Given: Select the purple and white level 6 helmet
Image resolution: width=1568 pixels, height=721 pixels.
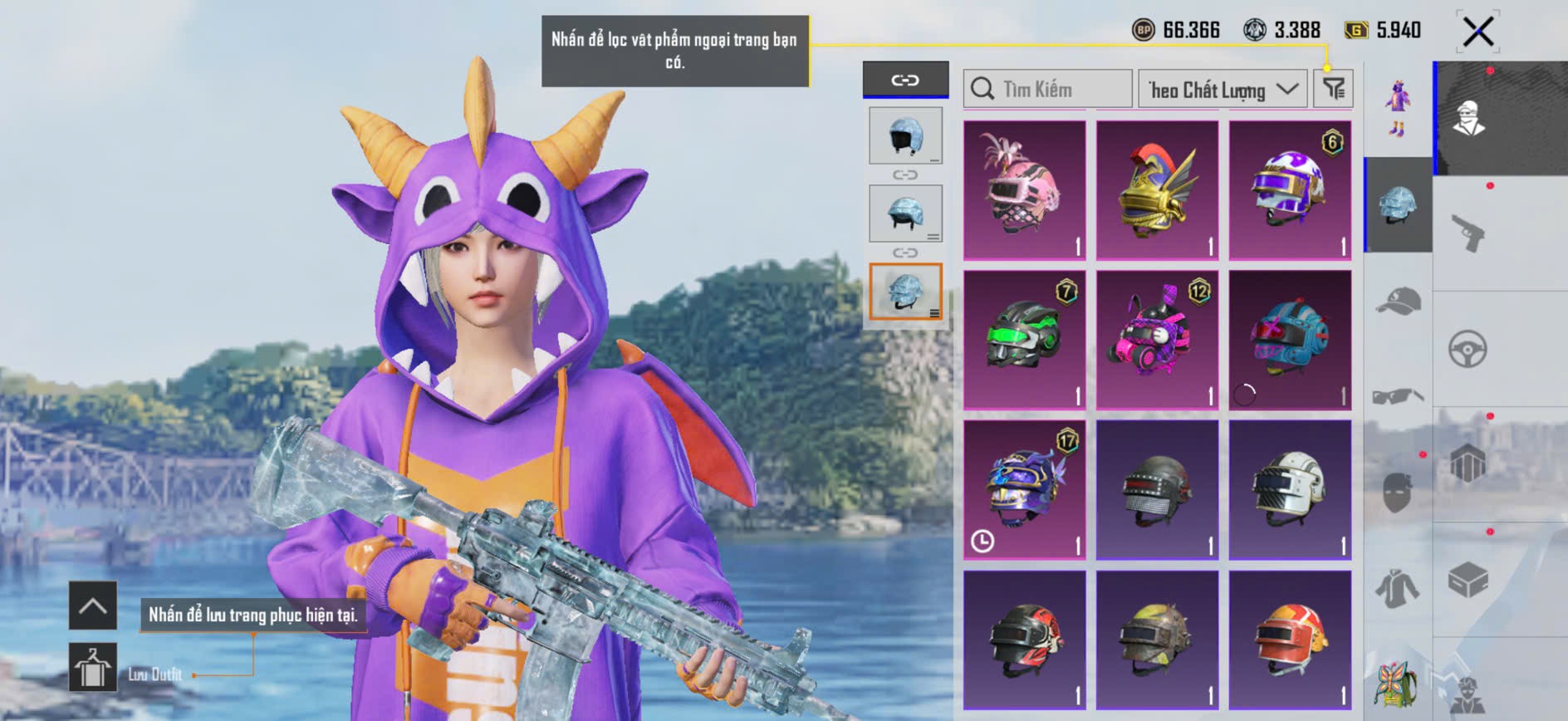Looking at the screenshot, I should (1290, 190).
